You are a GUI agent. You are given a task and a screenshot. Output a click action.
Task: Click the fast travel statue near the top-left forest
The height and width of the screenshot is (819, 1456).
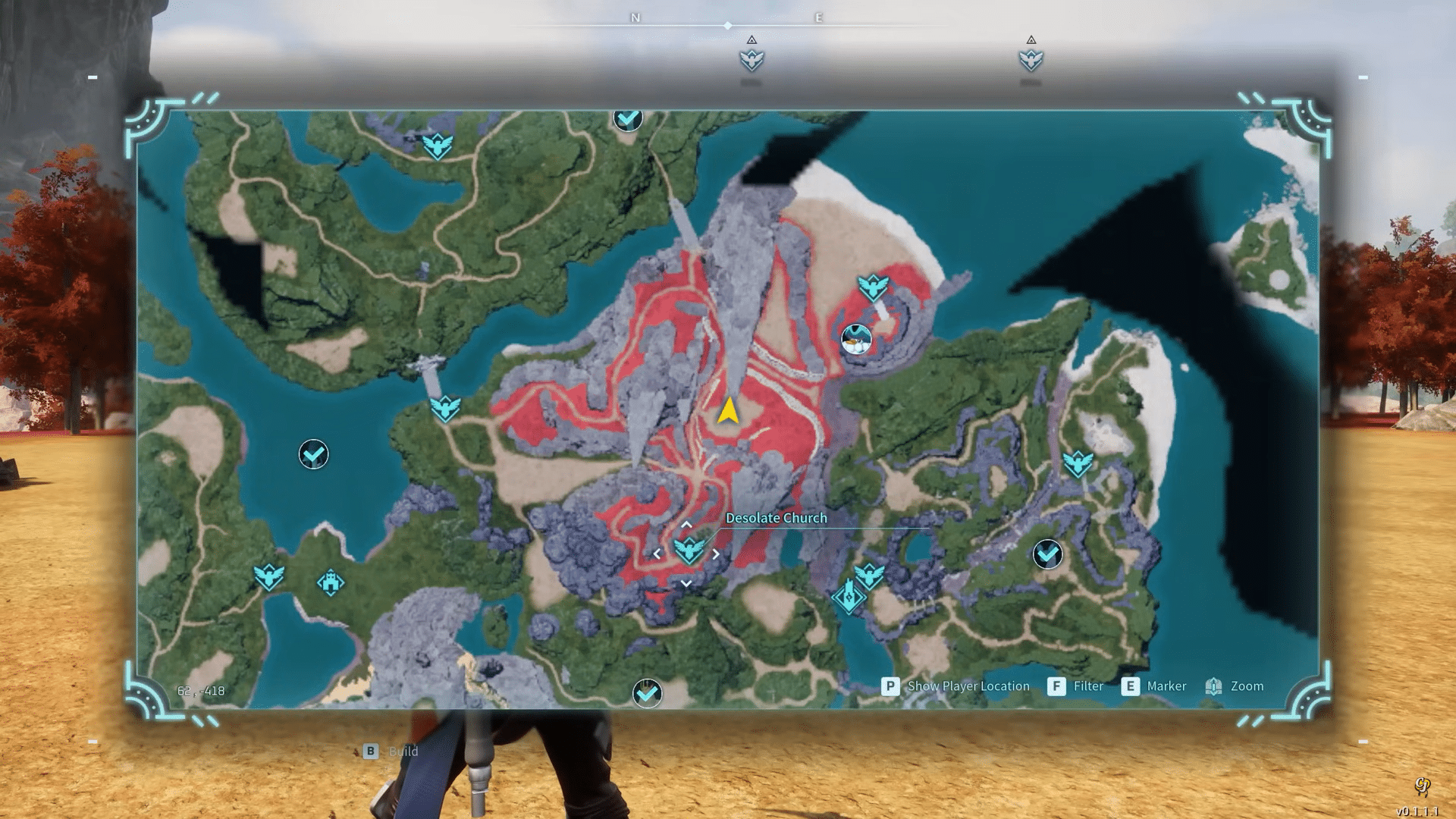point(438,145)
